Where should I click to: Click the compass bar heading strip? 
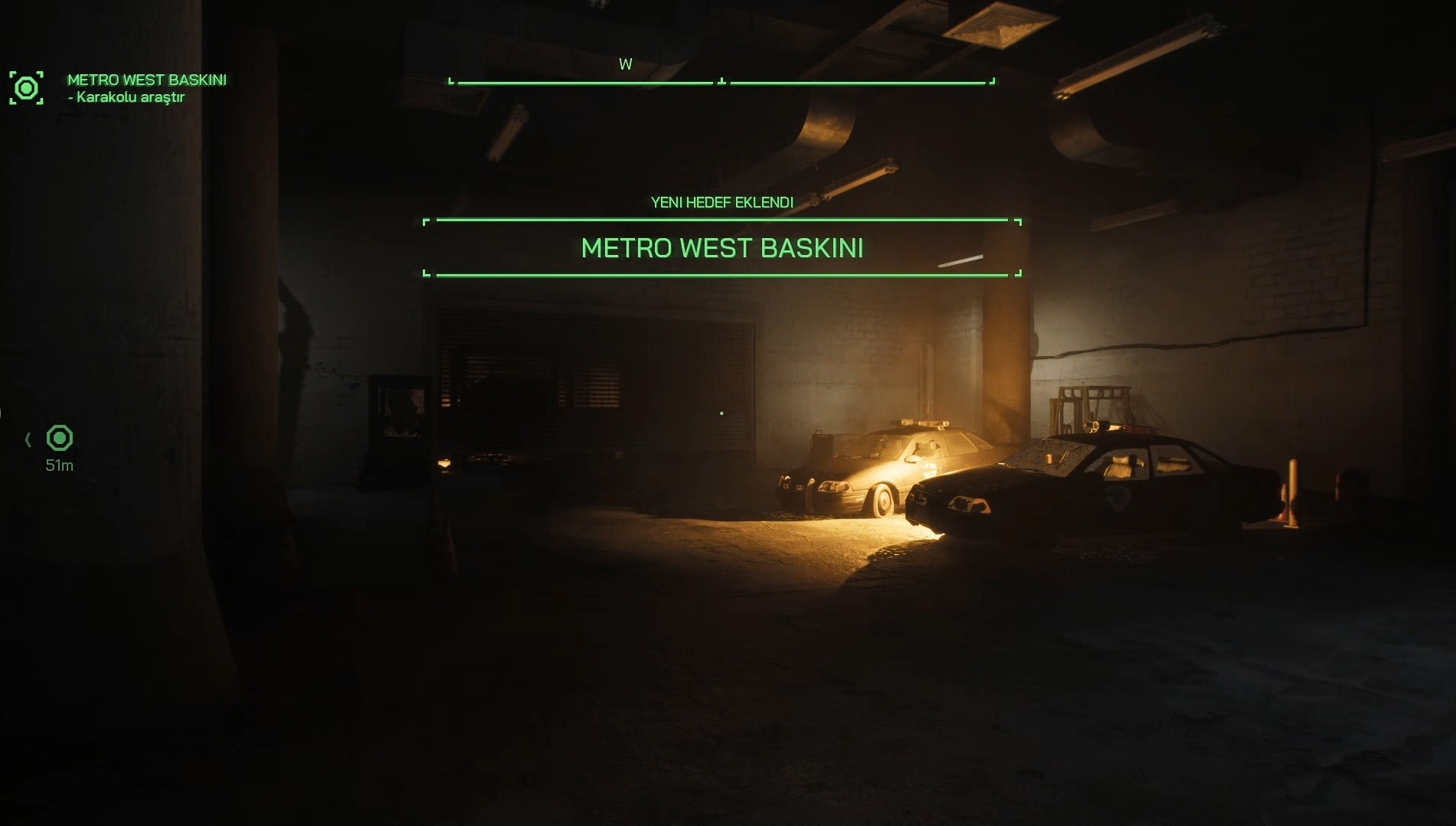click(721, 80)
